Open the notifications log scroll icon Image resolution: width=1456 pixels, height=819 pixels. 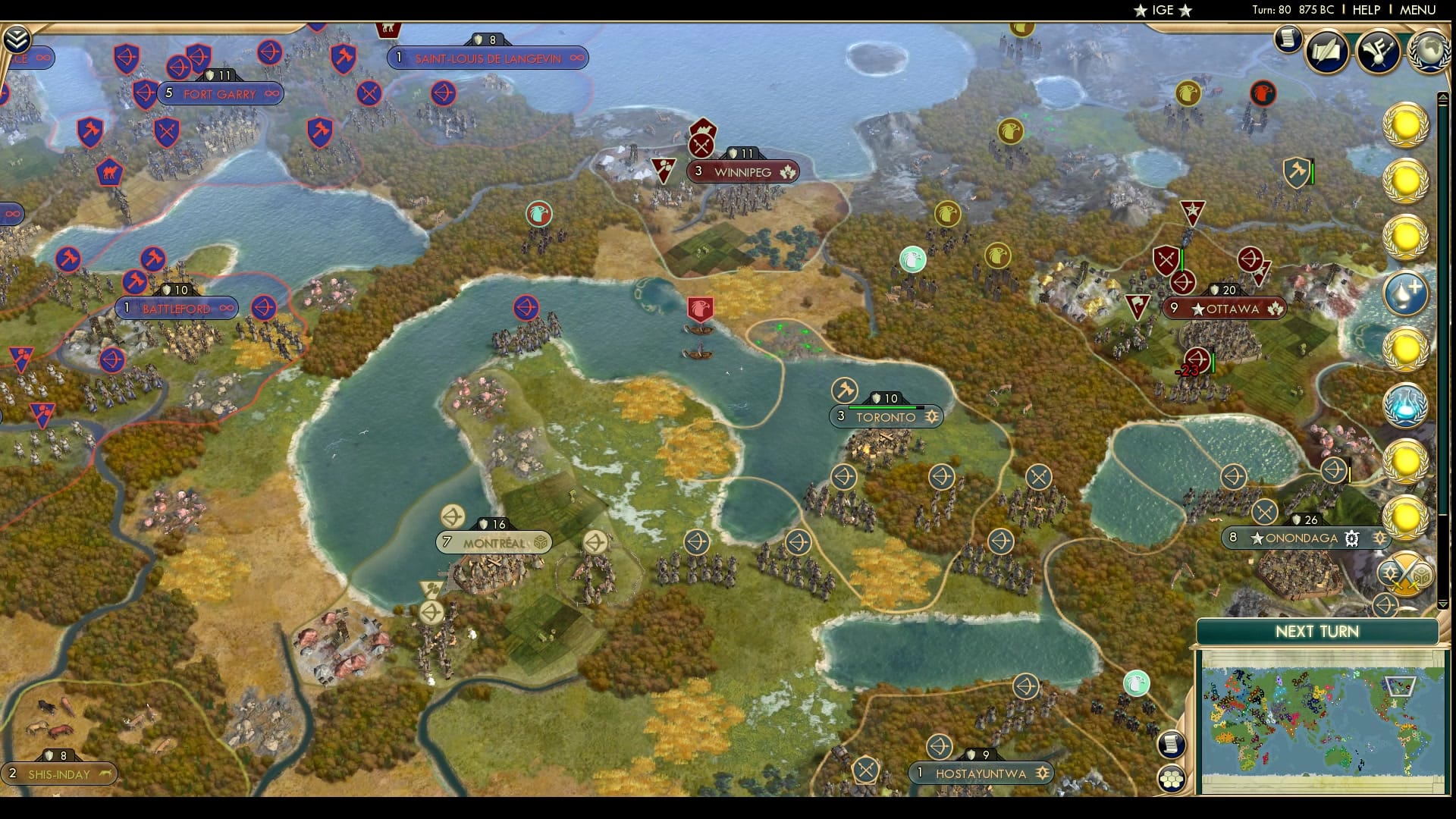click(x=1287, y=39)
